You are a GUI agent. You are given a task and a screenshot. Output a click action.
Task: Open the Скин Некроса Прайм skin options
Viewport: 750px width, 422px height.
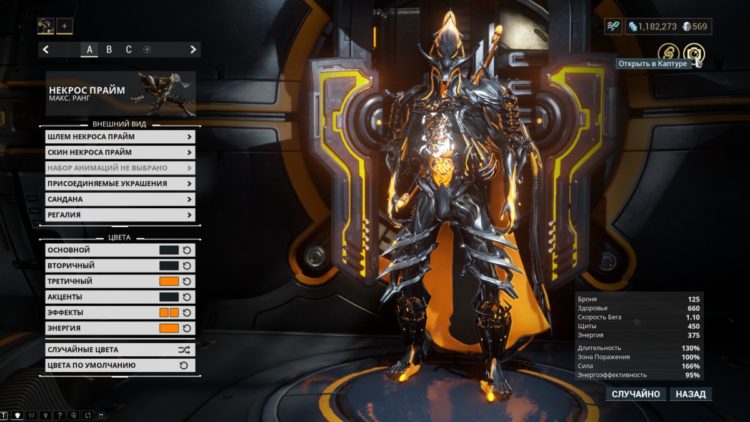click(x=119, y=152)
